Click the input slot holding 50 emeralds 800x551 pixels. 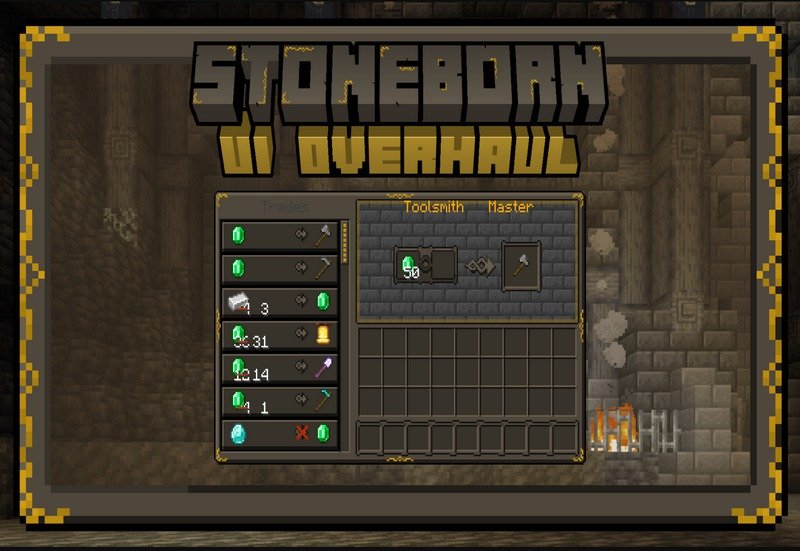click(x=409, y=266)
